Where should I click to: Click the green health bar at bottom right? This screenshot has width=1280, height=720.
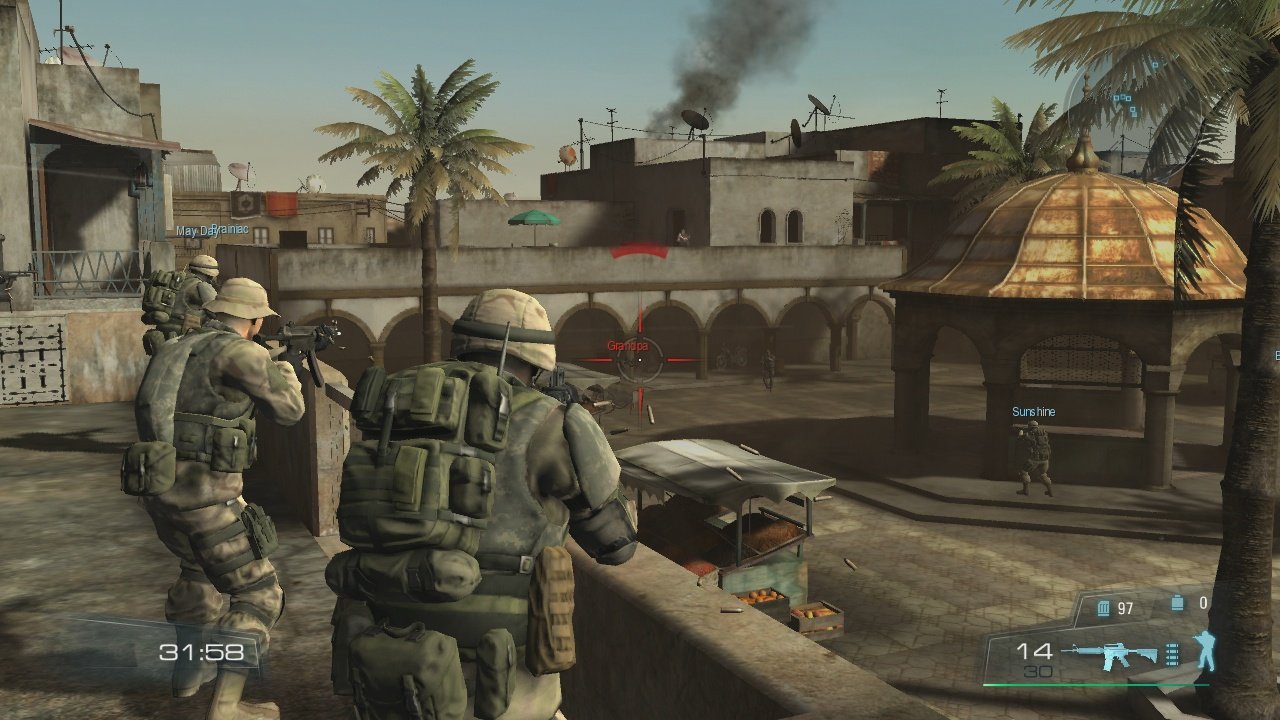point(1095,684)
